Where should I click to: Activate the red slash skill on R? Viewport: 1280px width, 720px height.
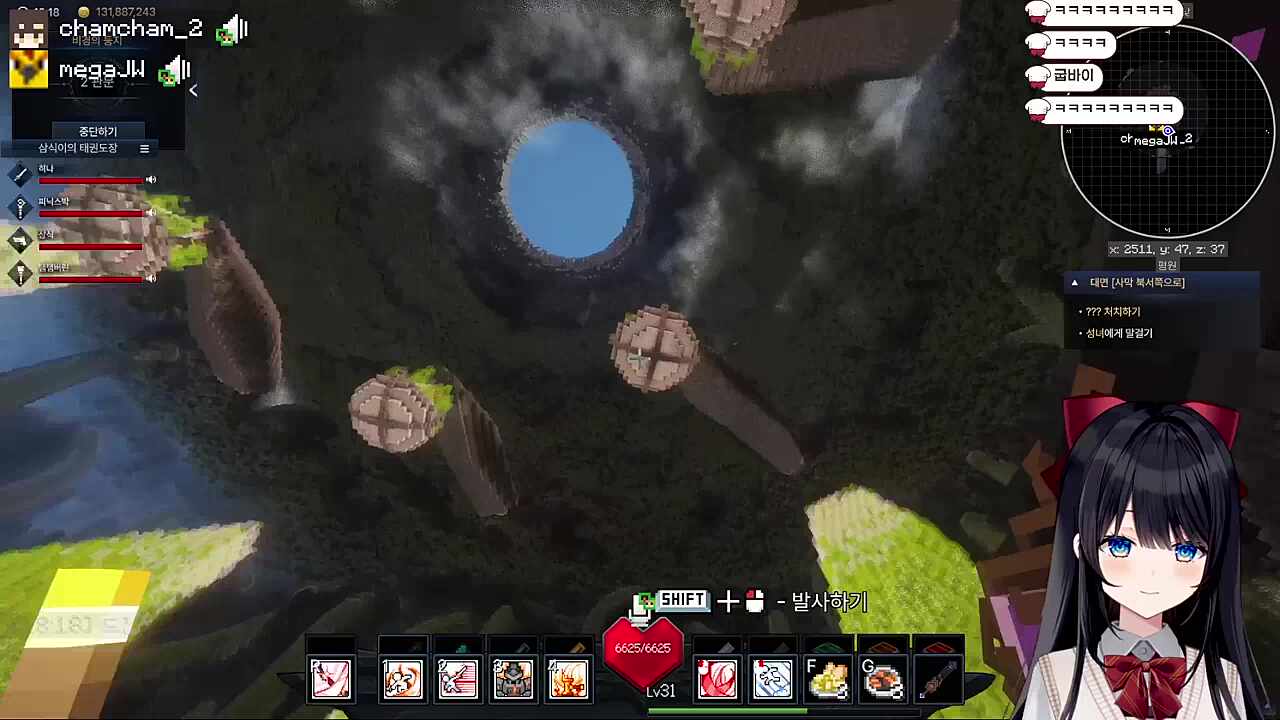click(331, 679)
